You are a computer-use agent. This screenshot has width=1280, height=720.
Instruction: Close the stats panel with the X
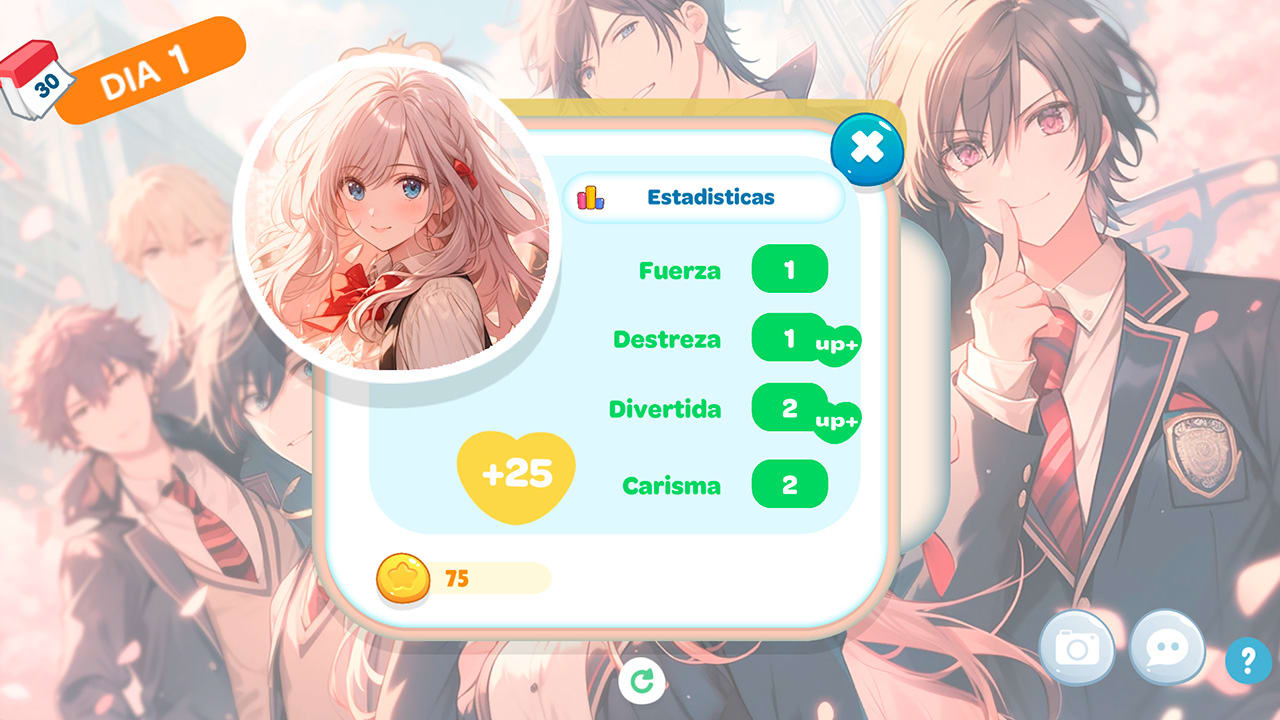pyautogui.click(x=868, y=148)
